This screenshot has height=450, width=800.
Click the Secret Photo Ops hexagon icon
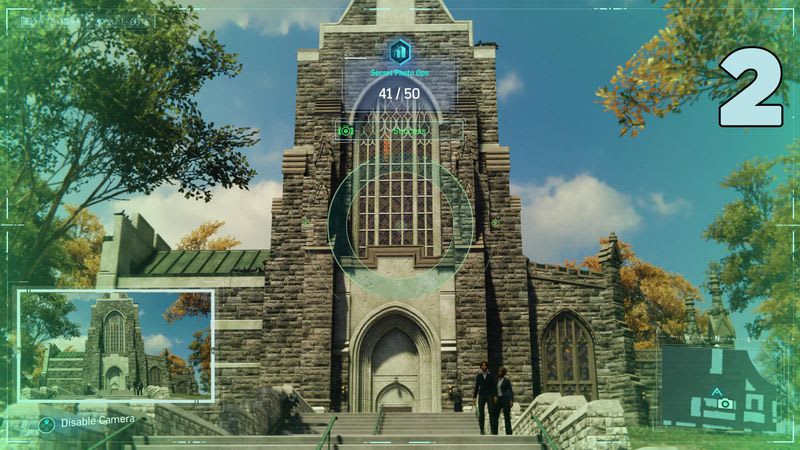point(400,52)
